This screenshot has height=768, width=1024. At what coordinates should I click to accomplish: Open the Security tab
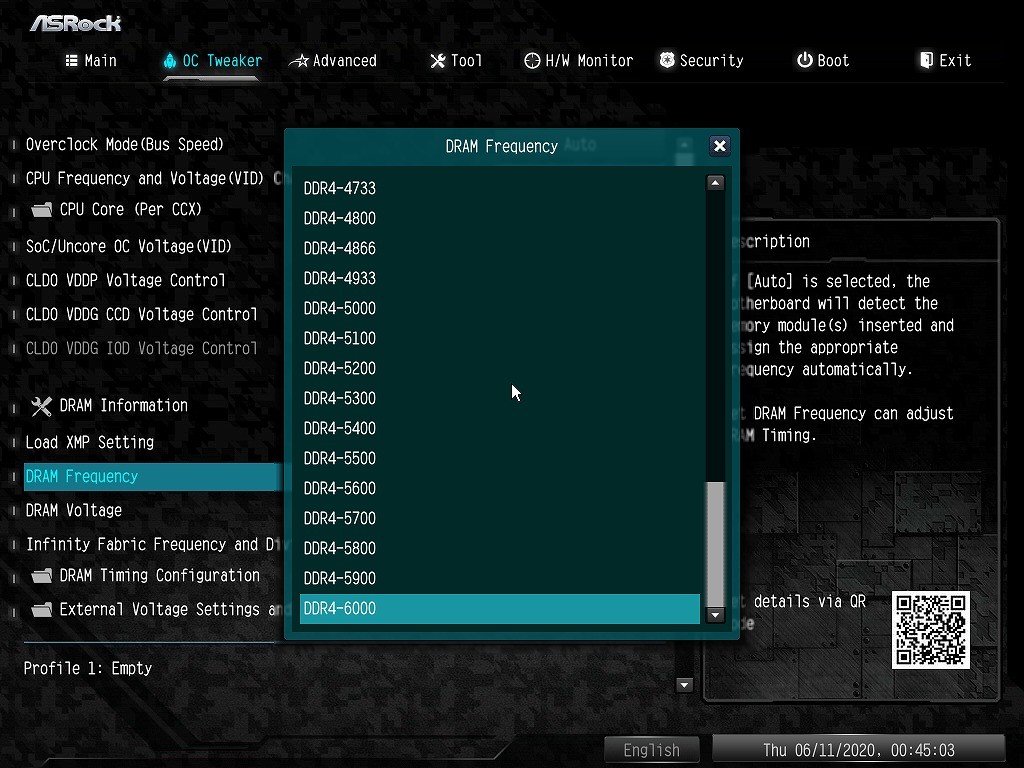[x=701, y=61]
